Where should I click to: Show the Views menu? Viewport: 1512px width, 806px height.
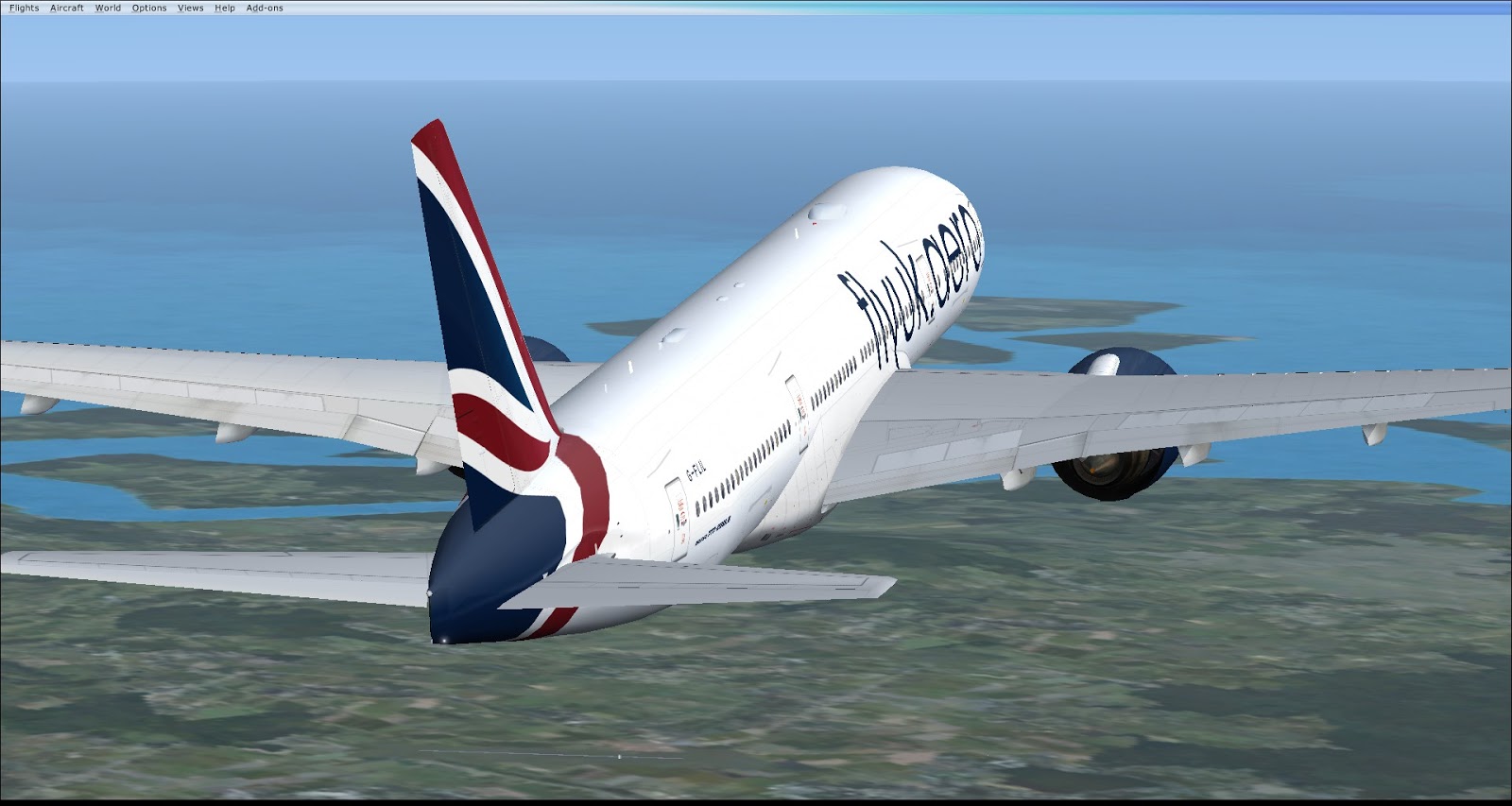[191, 9]
